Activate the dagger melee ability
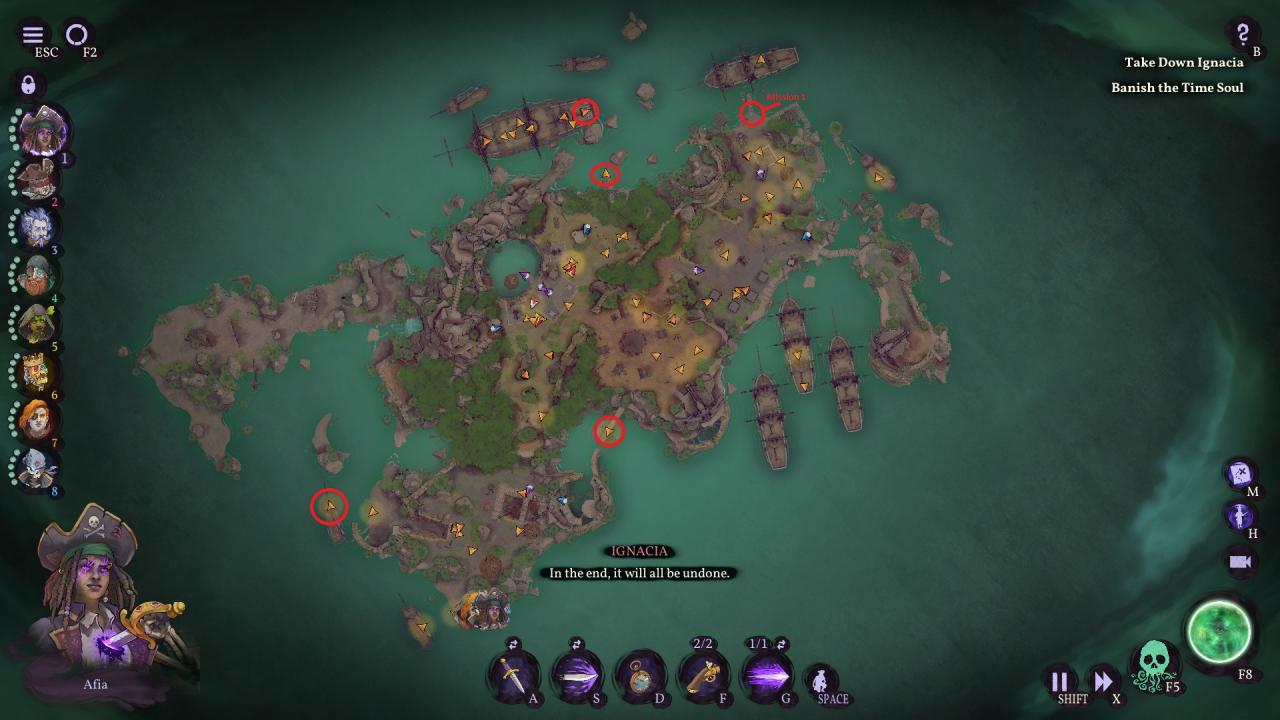The height and width of the screenshot is (720, 1280). point(513,676)
